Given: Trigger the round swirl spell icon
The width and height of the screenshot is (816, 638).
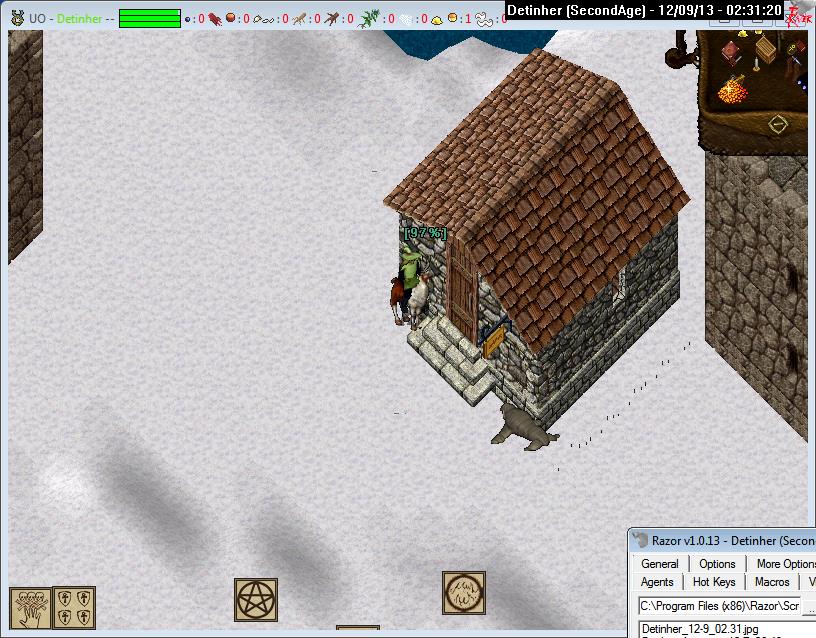Looking at the screenshot, I should [464, 593].
